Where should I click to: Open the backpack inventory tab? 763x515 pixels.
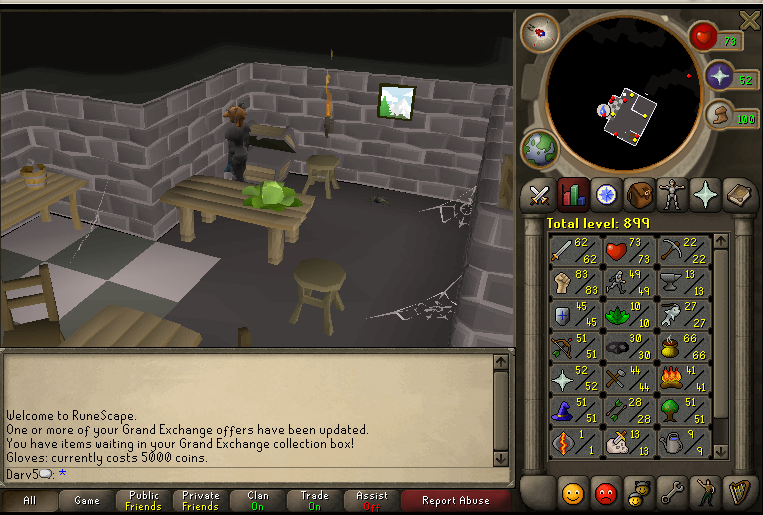click(x=639, y=193)
